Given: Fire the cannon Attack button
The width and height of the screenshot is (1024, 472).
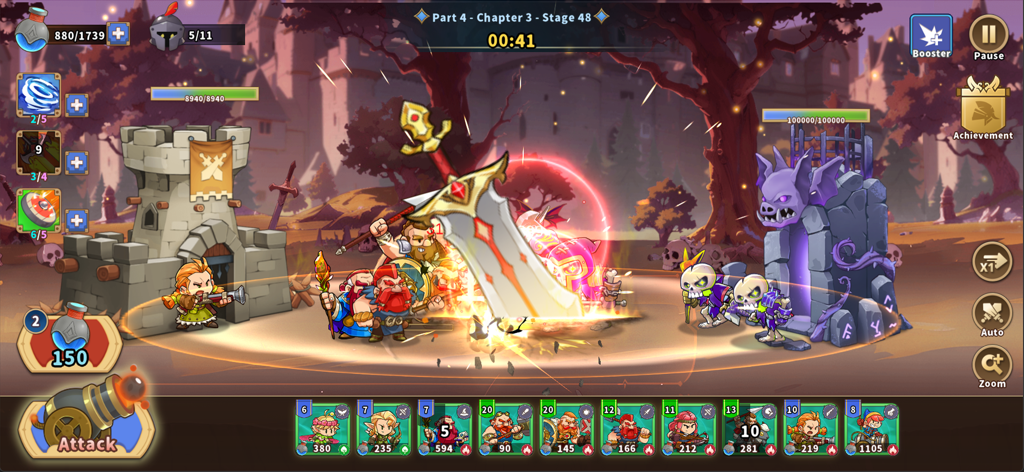Looking at the screenshot, I should (x=88, y=422).
